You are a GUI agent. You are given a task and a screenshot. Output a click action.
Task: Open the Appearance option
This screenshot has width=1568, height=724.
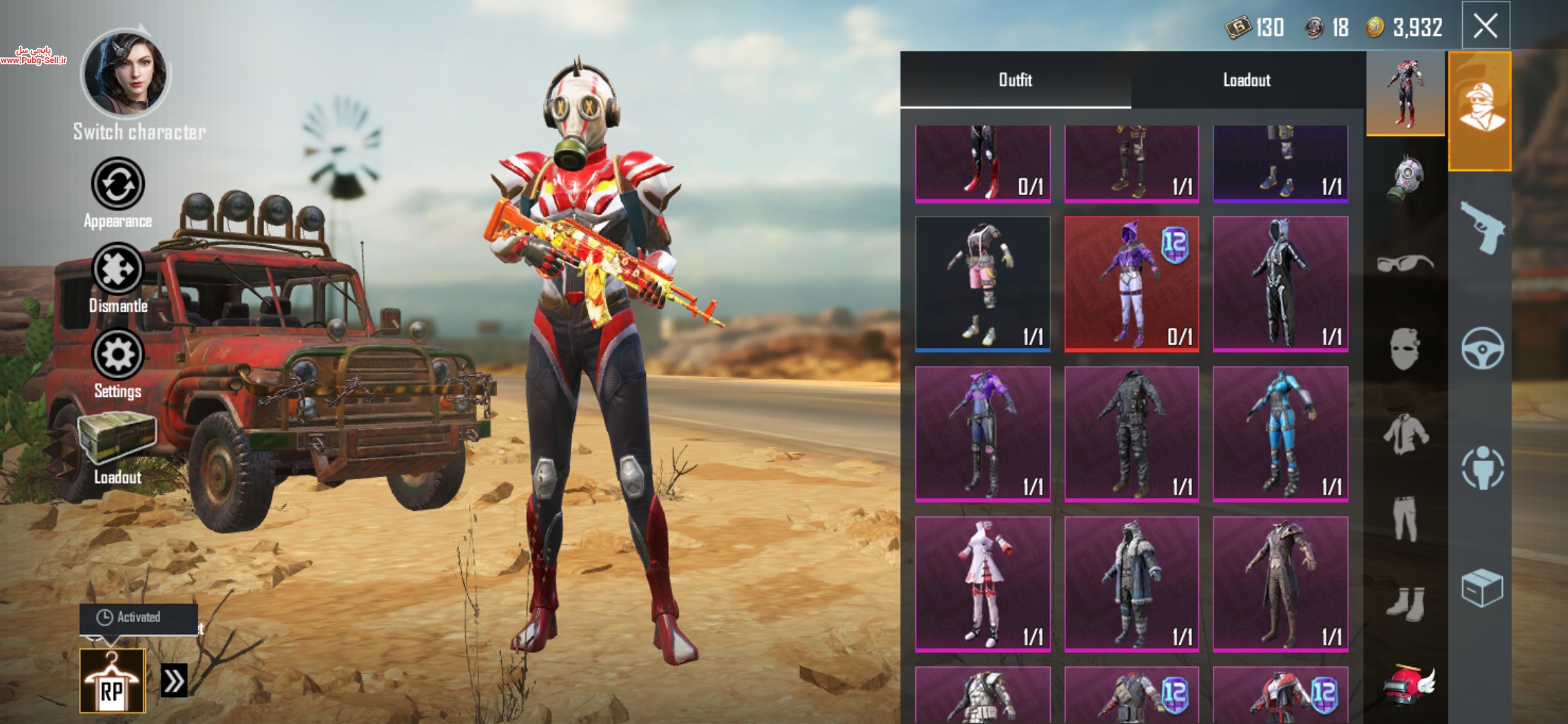click(x=118, y=184)
